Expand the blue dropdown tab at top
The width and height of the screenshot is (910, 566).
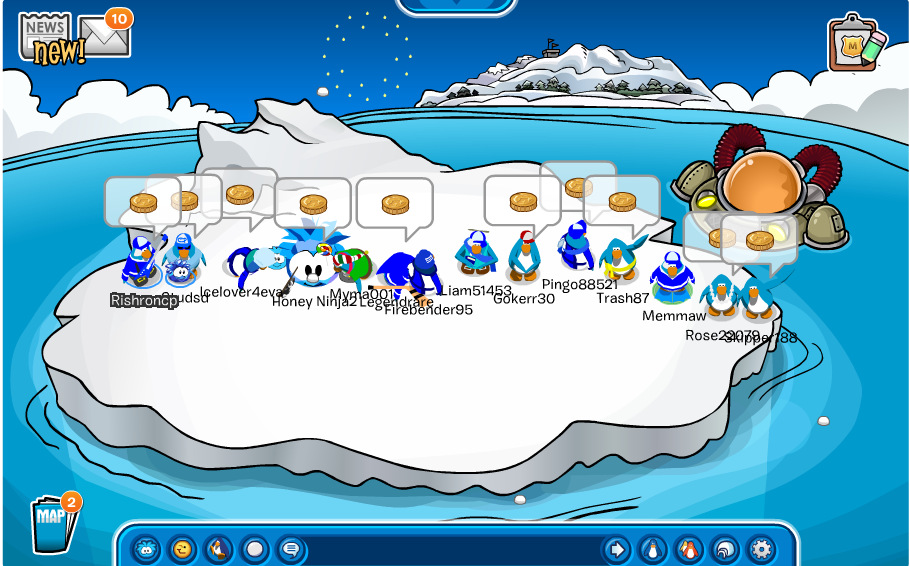[457, 5]
